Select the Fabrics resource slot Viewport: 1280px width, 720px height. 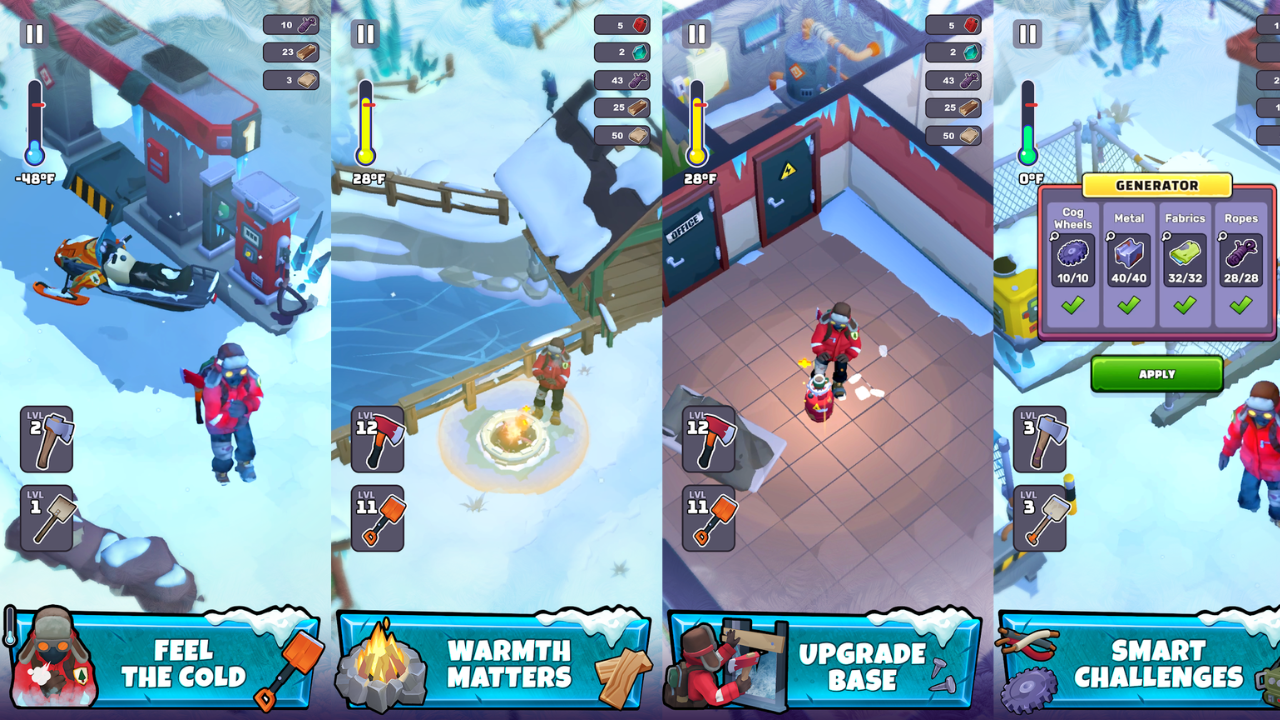[1185, 263]
